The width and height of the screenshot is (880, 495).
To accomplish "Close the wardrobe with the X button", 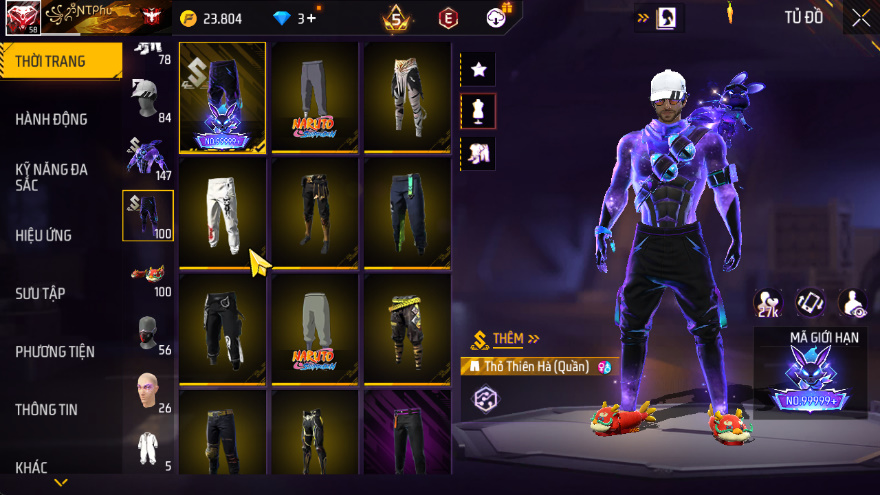I will [860, 17].
